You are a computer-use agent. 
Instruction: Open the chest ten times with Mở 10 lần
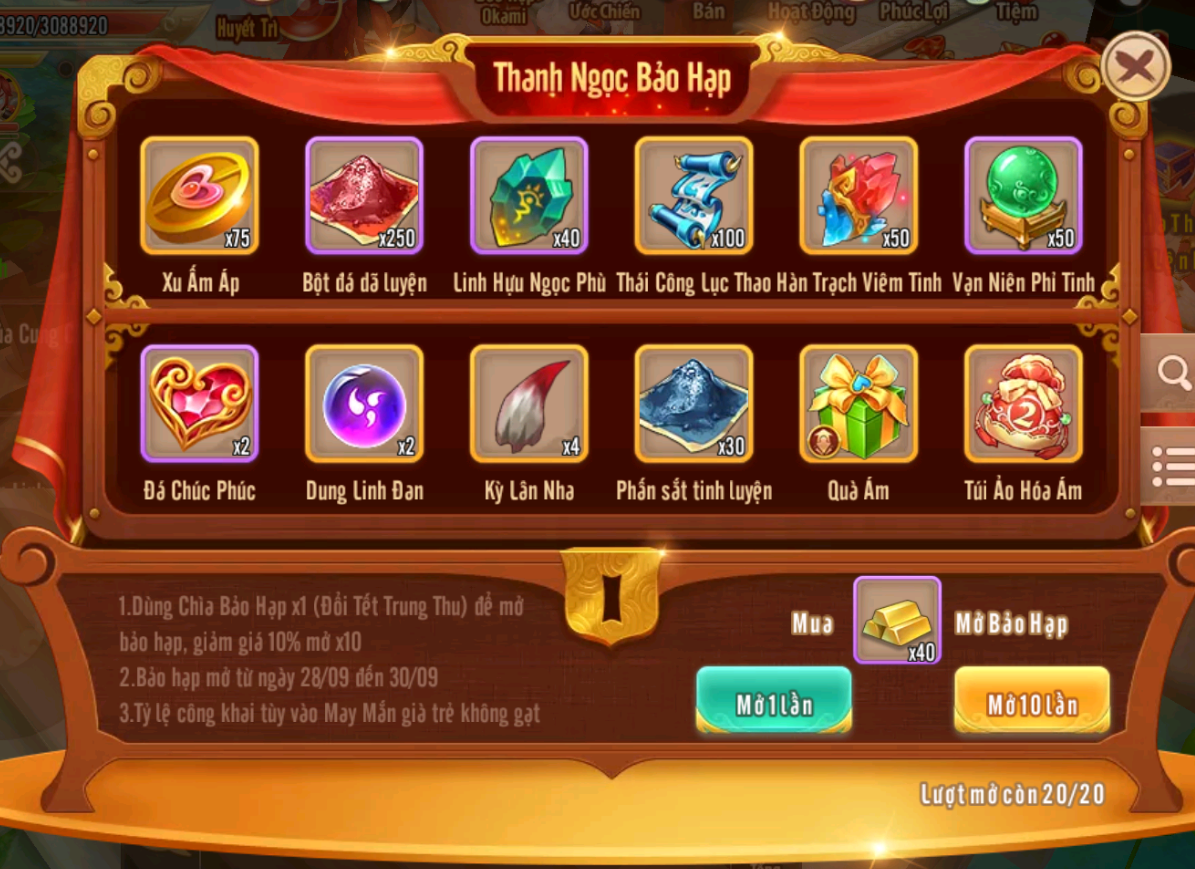pyautogui.click(x=1032, y=702)
